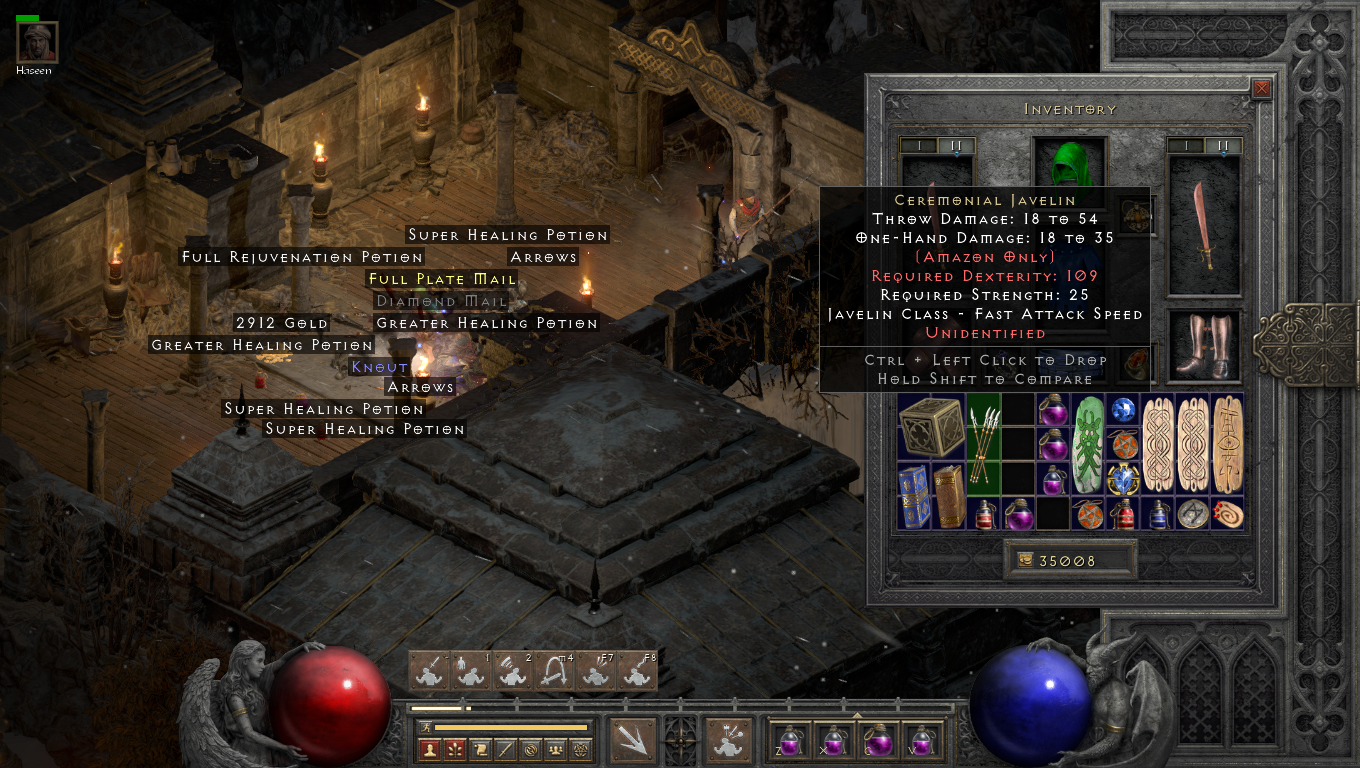Select the blue sapphire gem
Image resolution: width=1360 pixels, height=768 pixels.
pos(1123,409)
